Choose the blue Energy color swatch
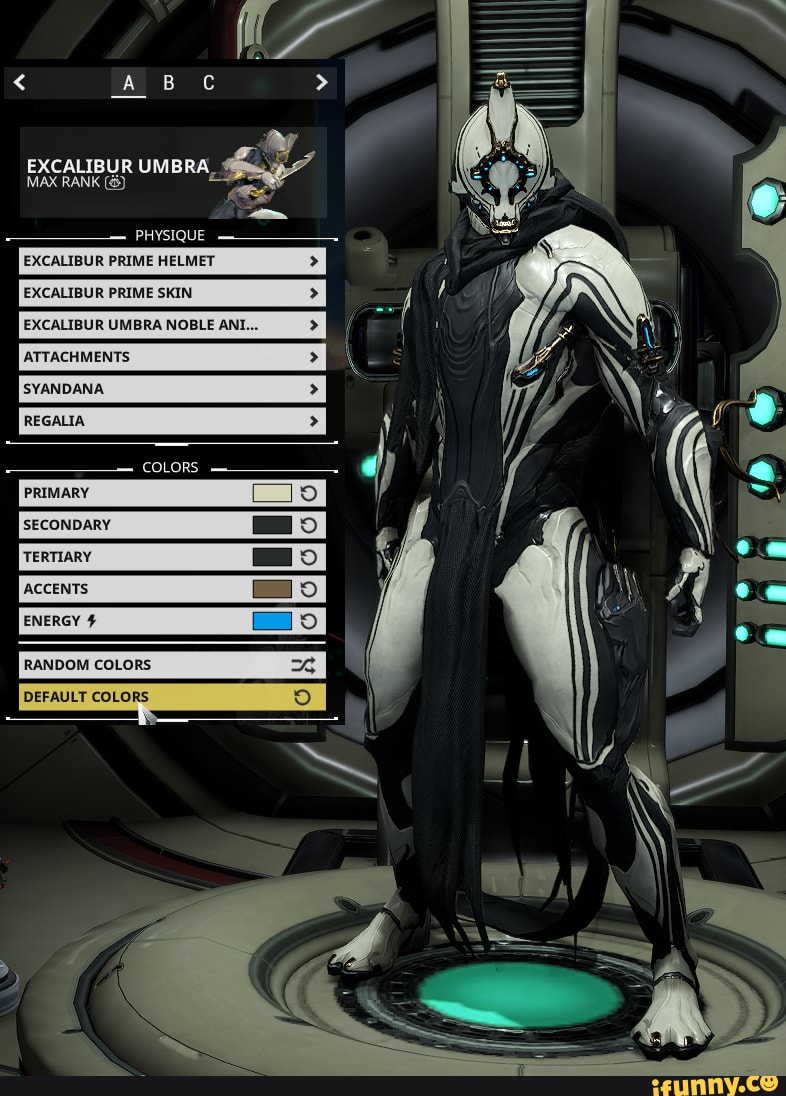786x1096 pixels. pyautogui.click(x=272, y=621)
